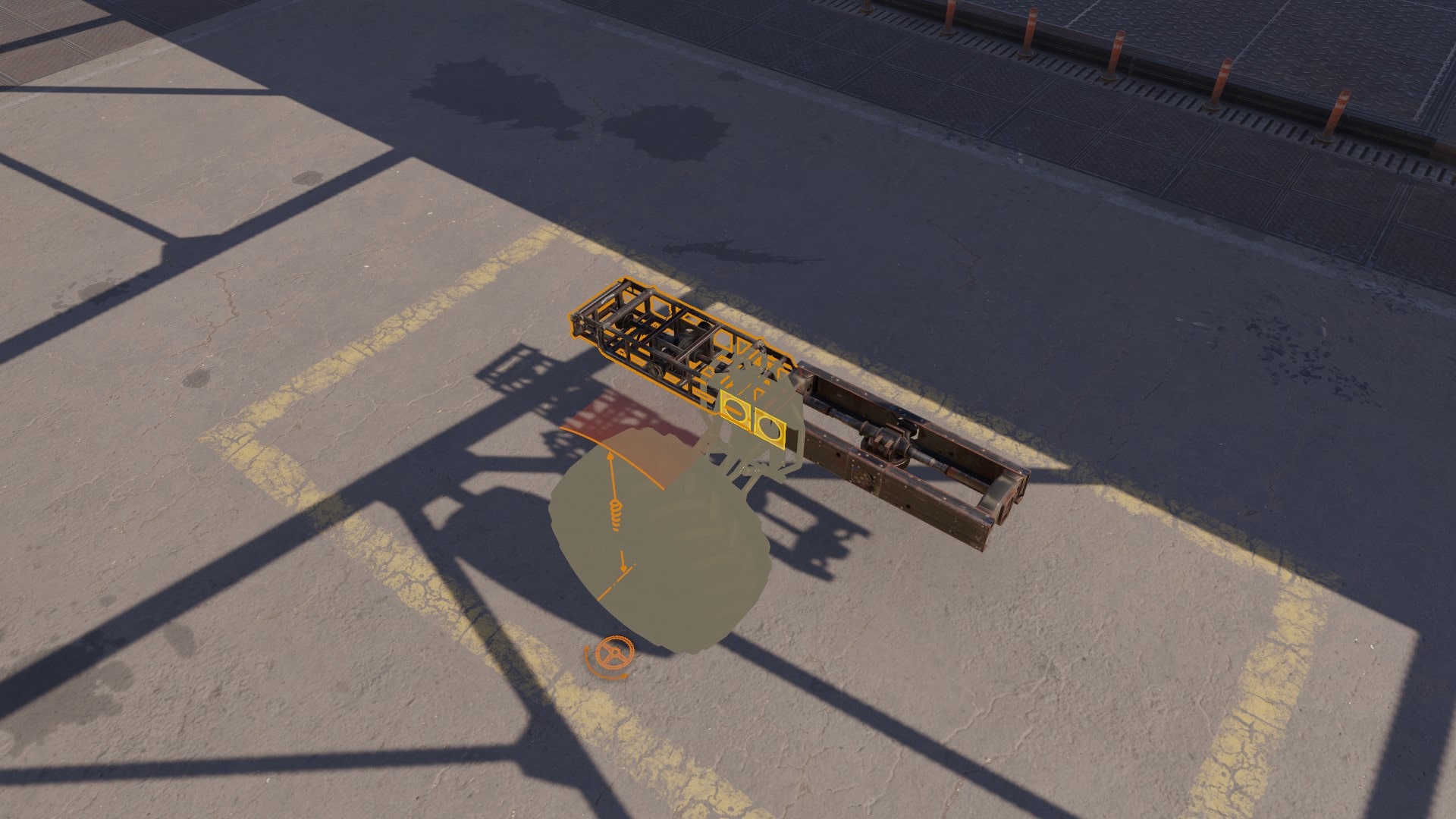Image resolution: width=1456 pixels, height=819 pixels.
Task: Toggle the steering option via the wheel icon
Action: click(613, 653)
